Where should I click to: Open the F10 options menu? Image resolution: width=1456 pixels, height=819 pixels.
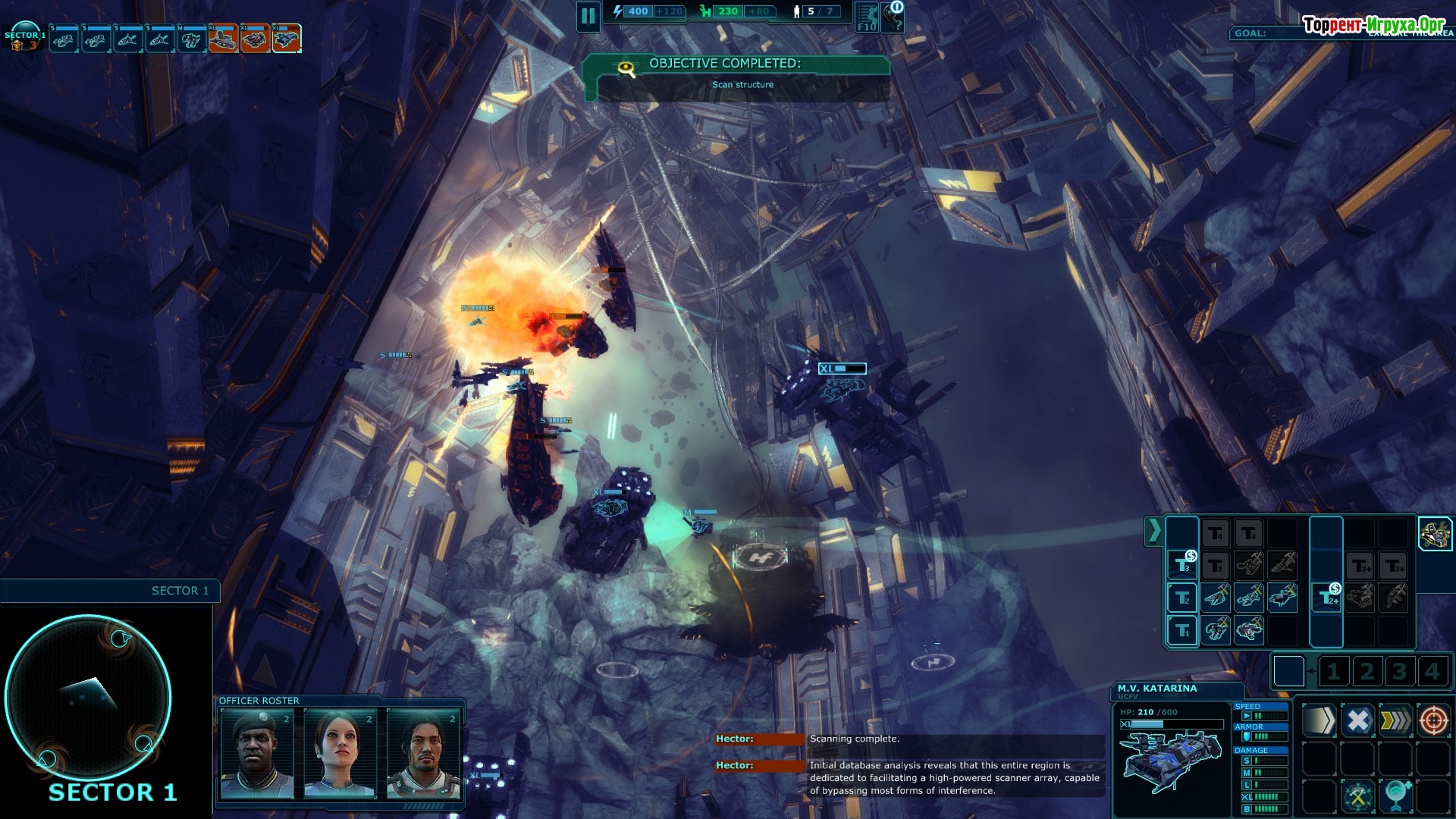[867, 17]
